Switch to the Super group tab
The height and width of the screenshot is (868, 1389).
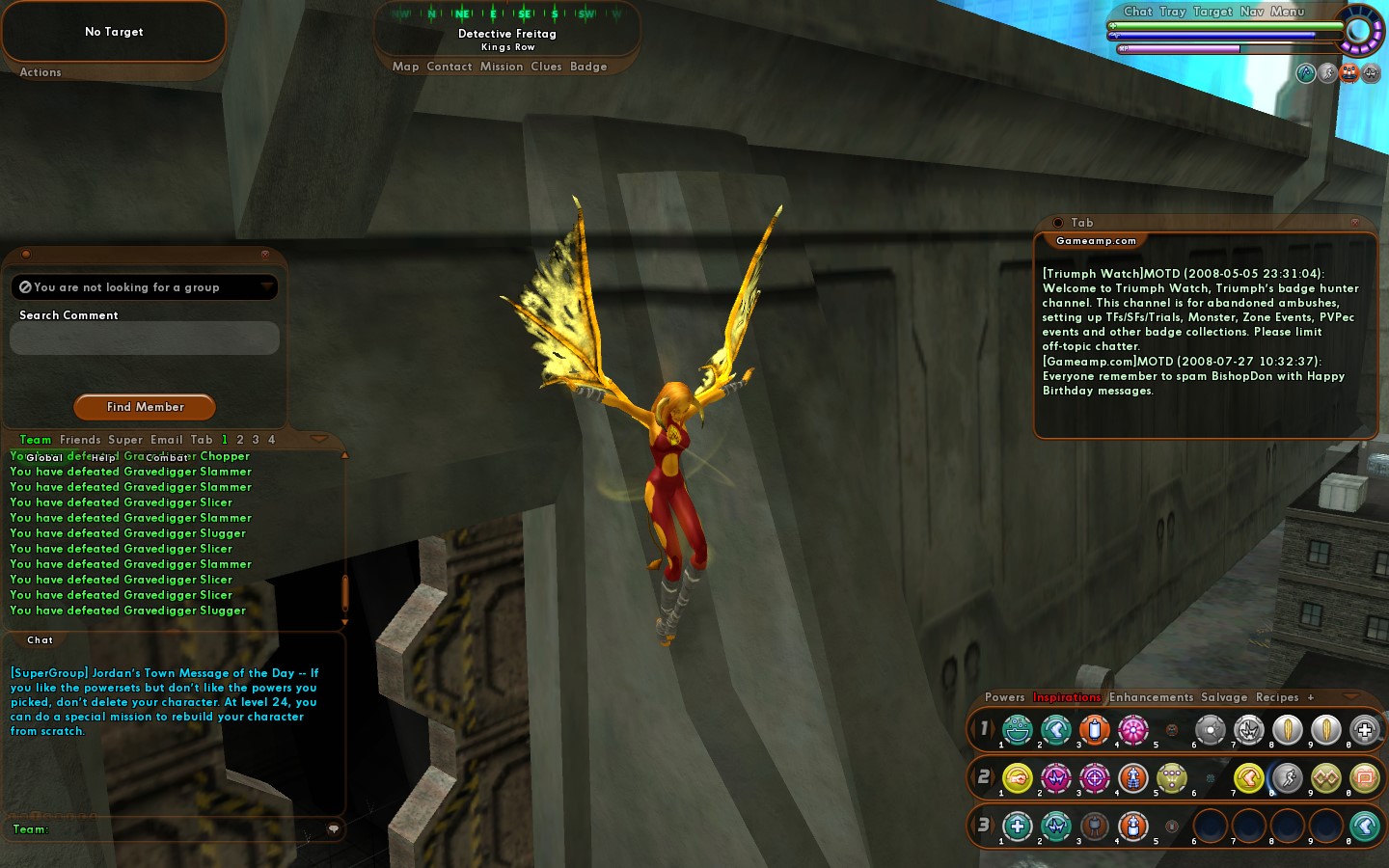click(x=125, y=440)
